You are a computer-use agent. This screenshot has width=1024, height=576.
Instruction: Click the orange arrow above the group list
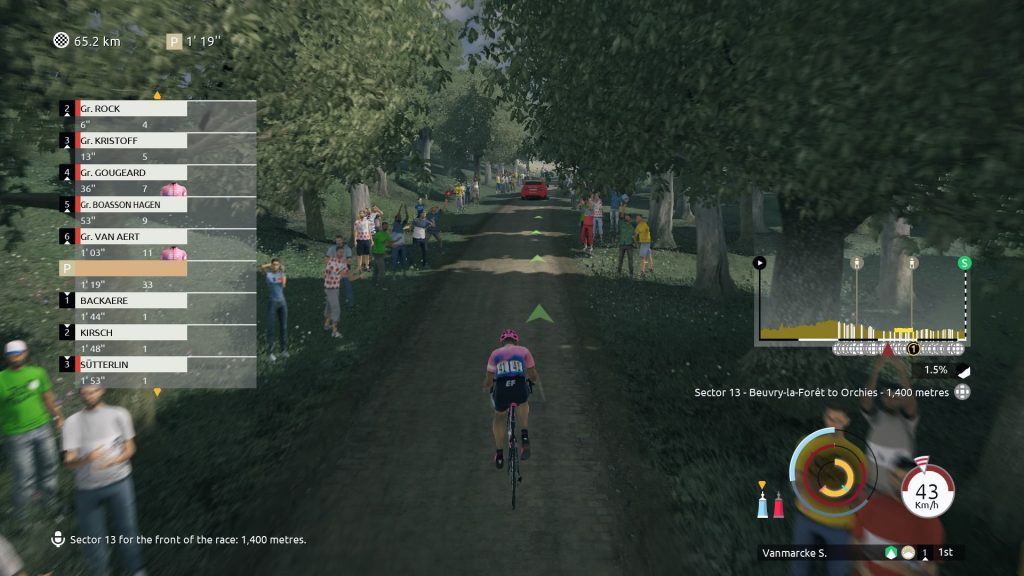157,95
